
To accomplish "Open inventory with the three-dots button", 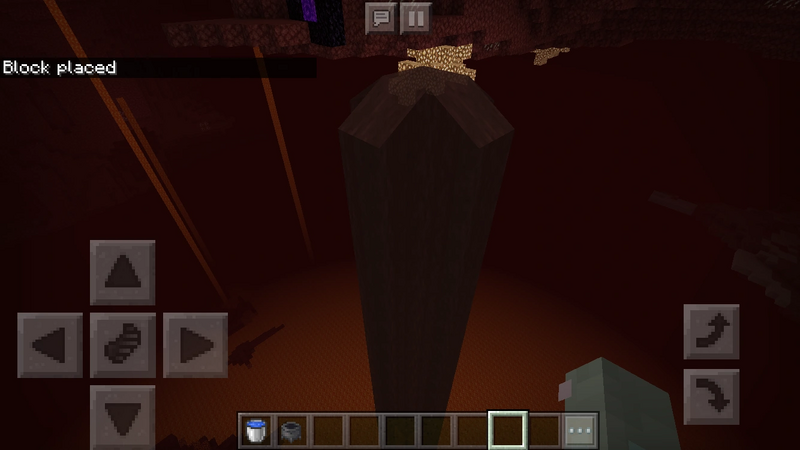I will coord(579,431).
